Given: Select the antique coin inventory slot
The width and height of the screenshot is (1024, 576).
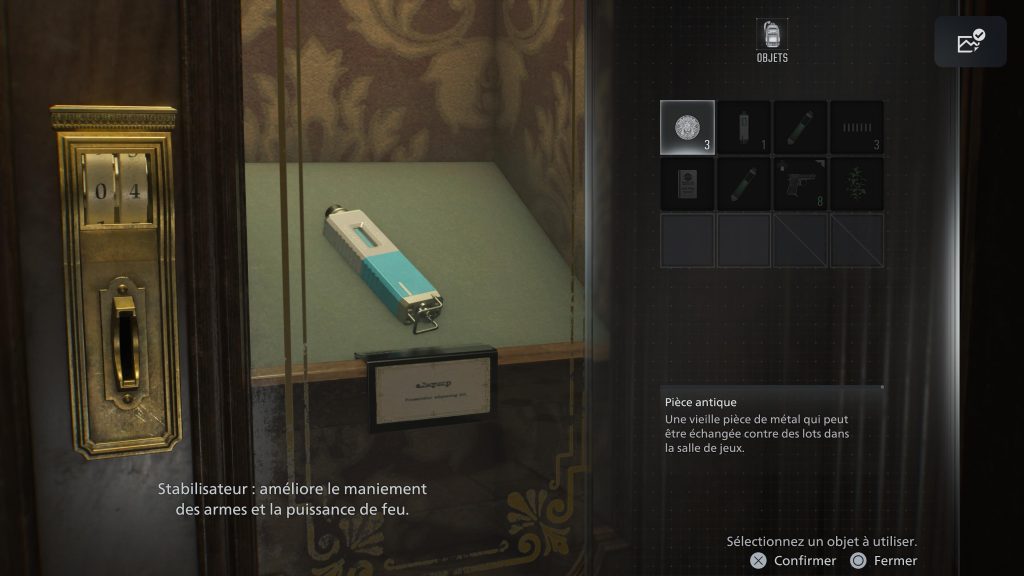Looking at the screenshot, I should pos(687,128).
